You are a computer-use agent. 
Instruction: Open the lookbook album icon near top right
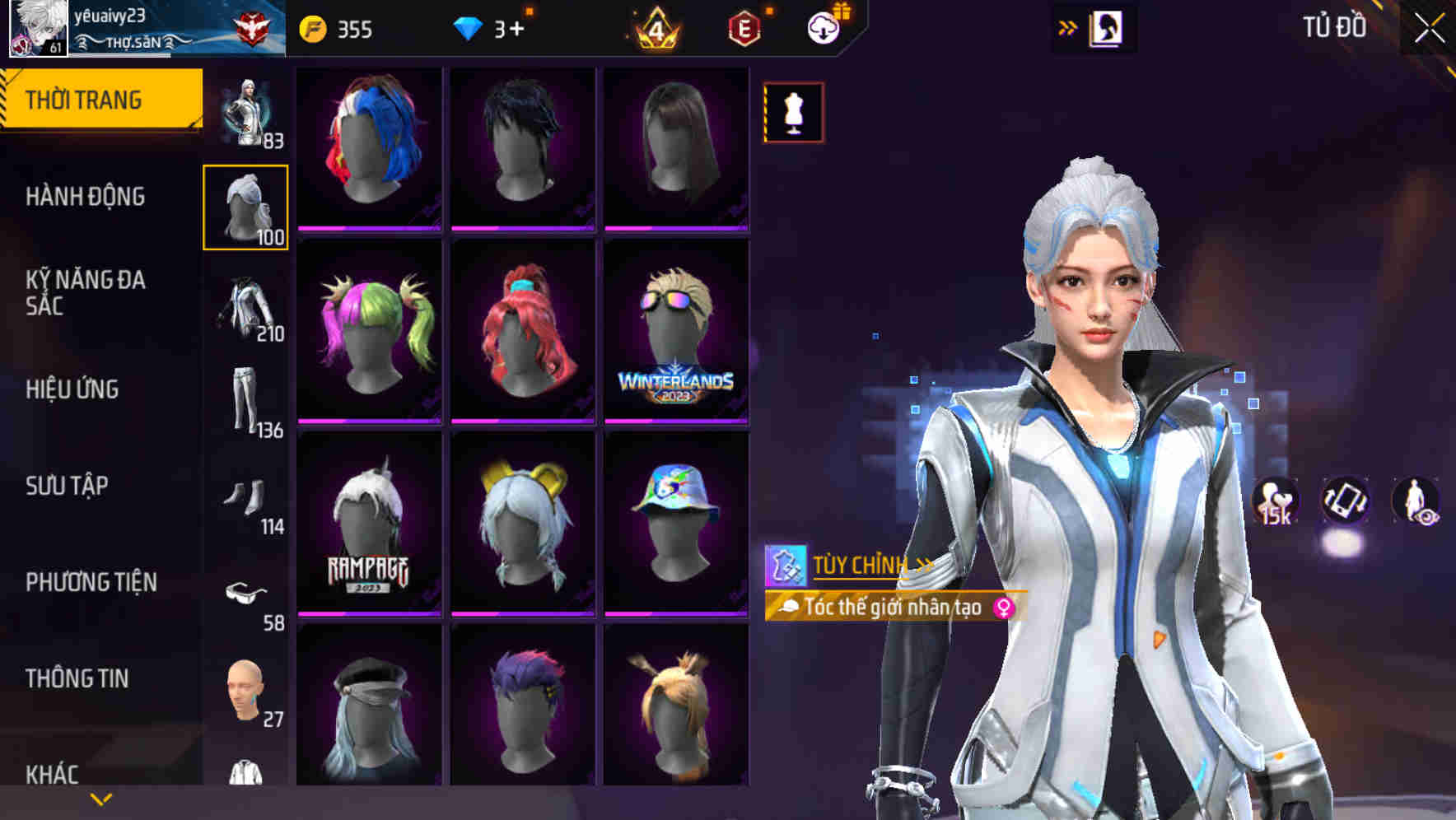coord(1106,27)
